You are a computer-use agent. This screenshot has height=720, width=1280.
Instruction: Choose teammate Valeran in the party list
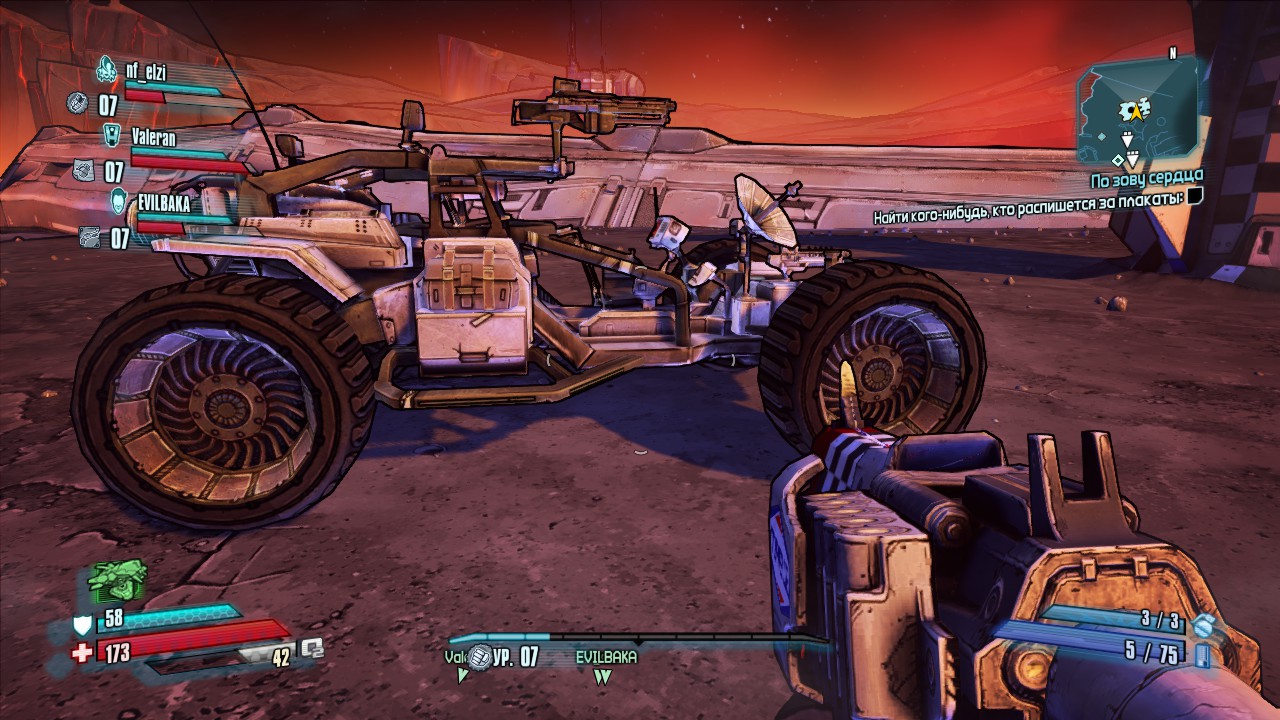[x=153, y=138]
